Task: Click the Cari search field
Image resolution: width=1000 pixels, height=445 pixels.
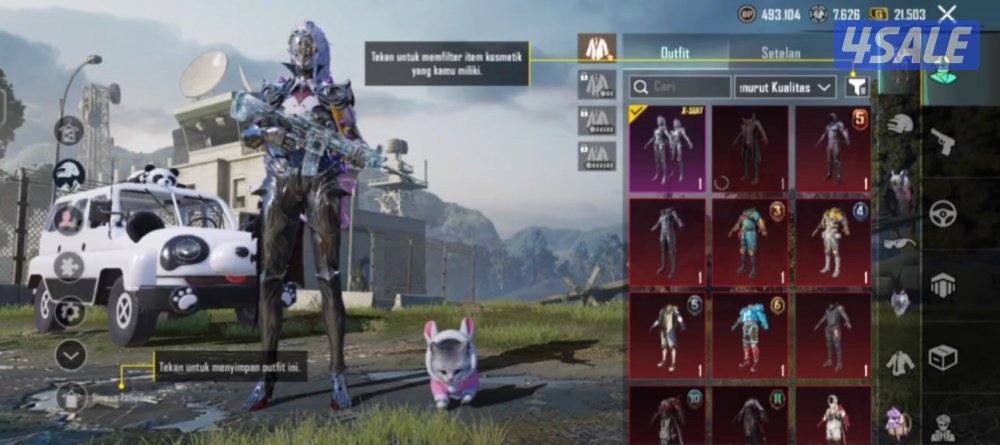Action: [x=678, y=87]
